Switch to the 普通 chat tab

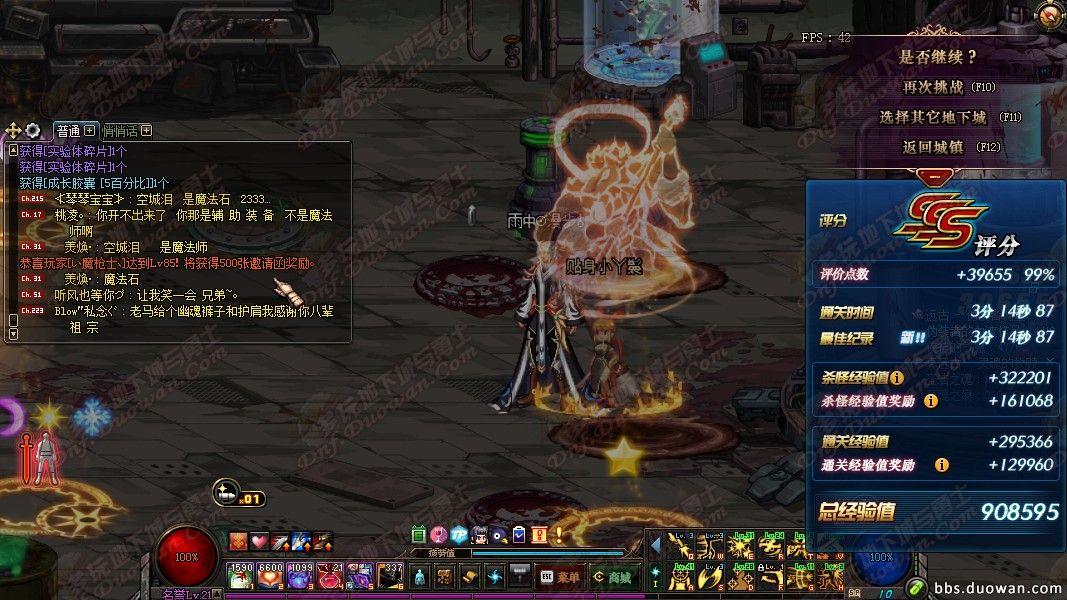69,131
